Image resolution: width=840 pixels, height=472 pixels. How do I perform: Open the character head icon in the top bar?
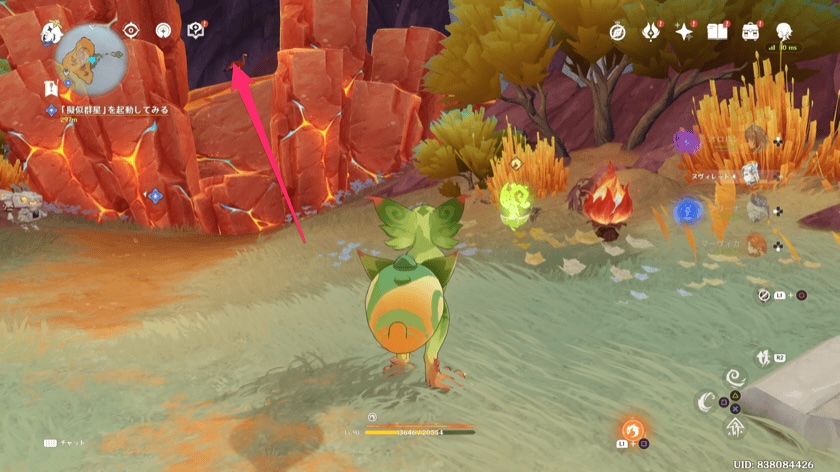(x=783, y=30)
